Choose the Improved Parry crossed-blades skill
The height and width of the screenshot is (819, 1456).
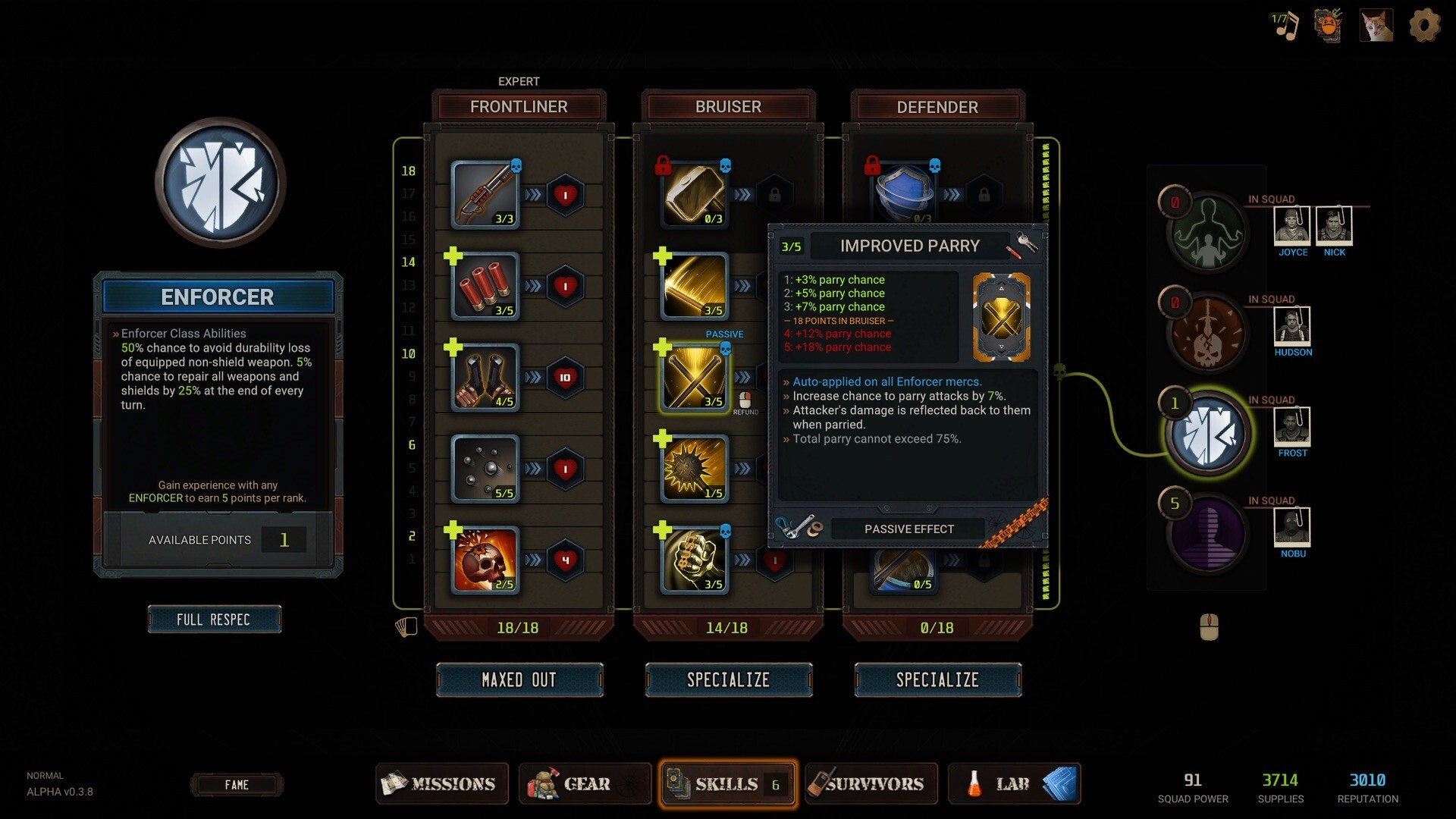tap(694, 378)
